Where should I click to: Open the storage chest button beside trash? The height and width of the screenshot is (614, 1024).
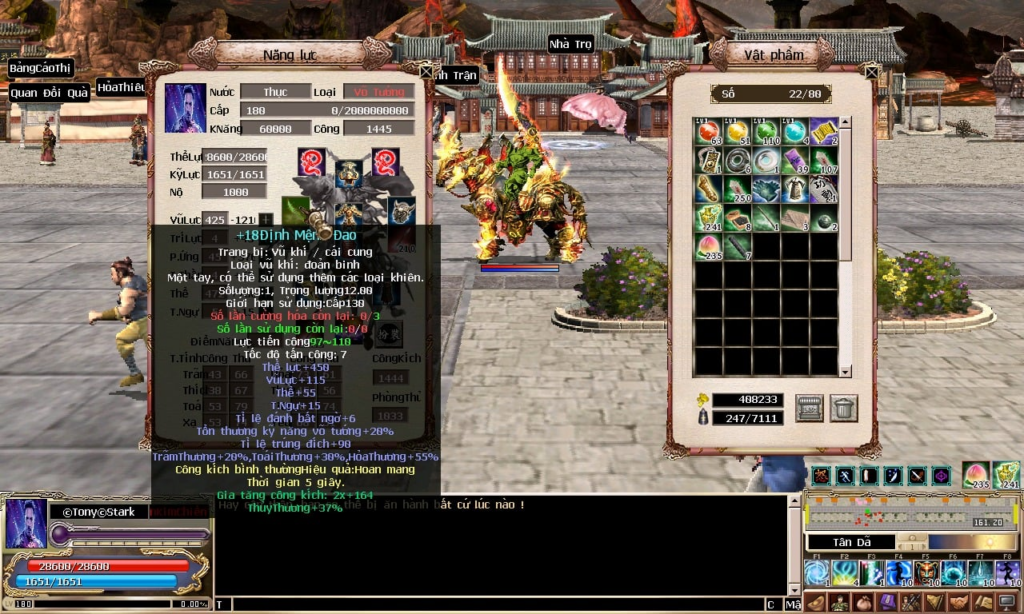[x=809, y=408]
